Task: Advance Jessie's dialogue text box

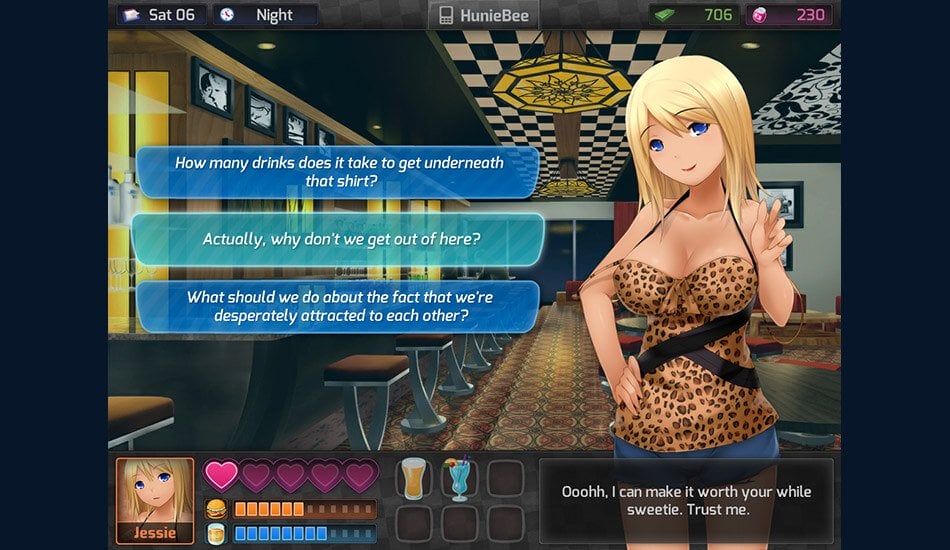Action: [685, 501]
